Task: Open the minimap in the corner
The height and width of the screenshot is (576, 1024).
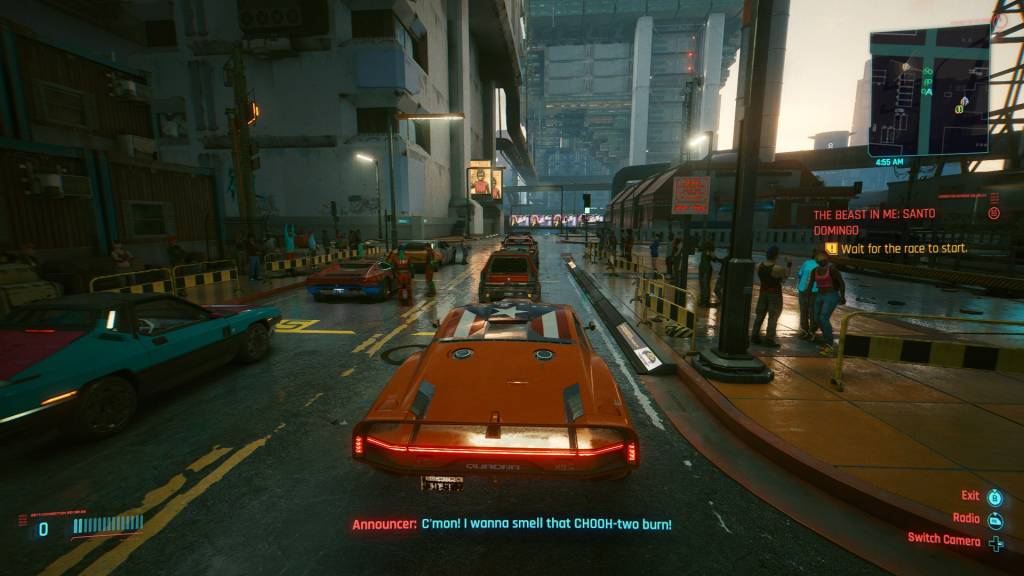Action: tap(929, 90)
